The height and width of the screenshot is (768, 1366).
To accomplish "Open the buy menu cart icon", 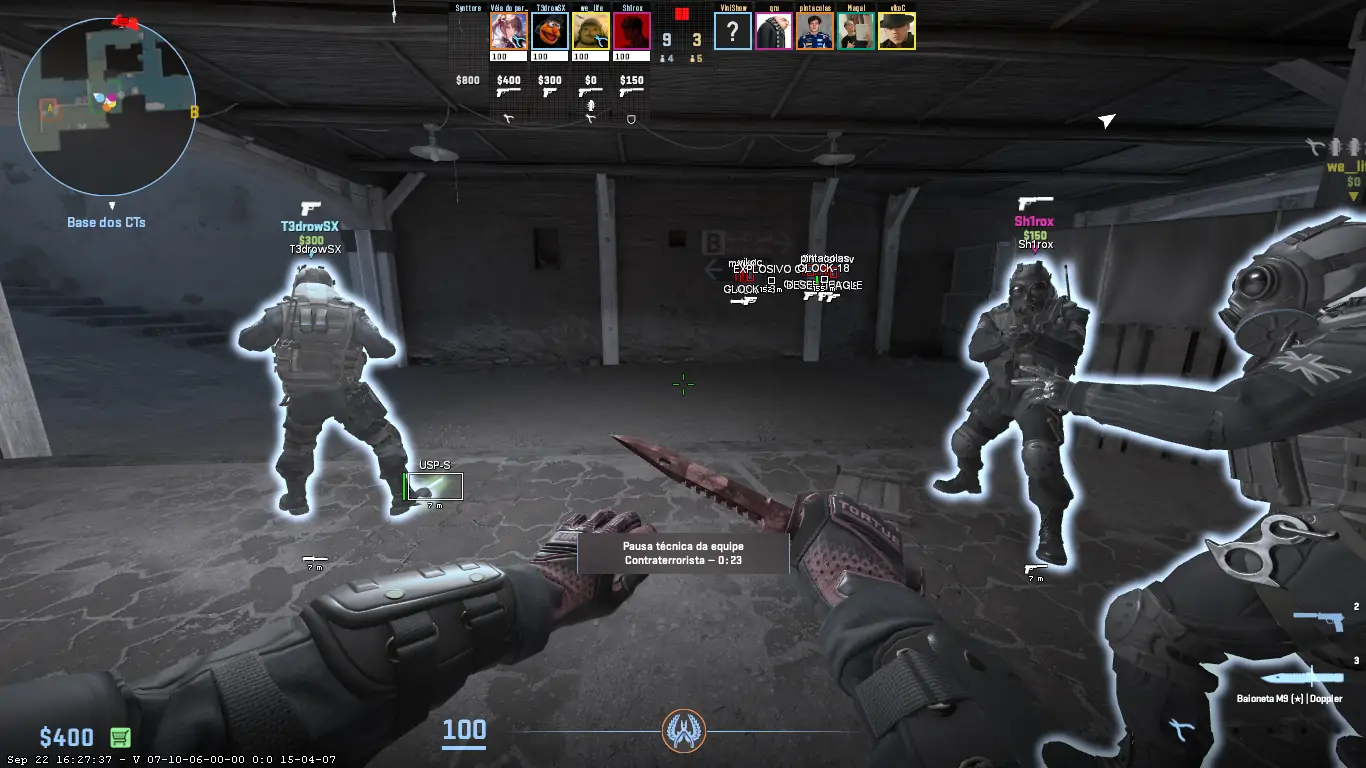I will point(120,738).
